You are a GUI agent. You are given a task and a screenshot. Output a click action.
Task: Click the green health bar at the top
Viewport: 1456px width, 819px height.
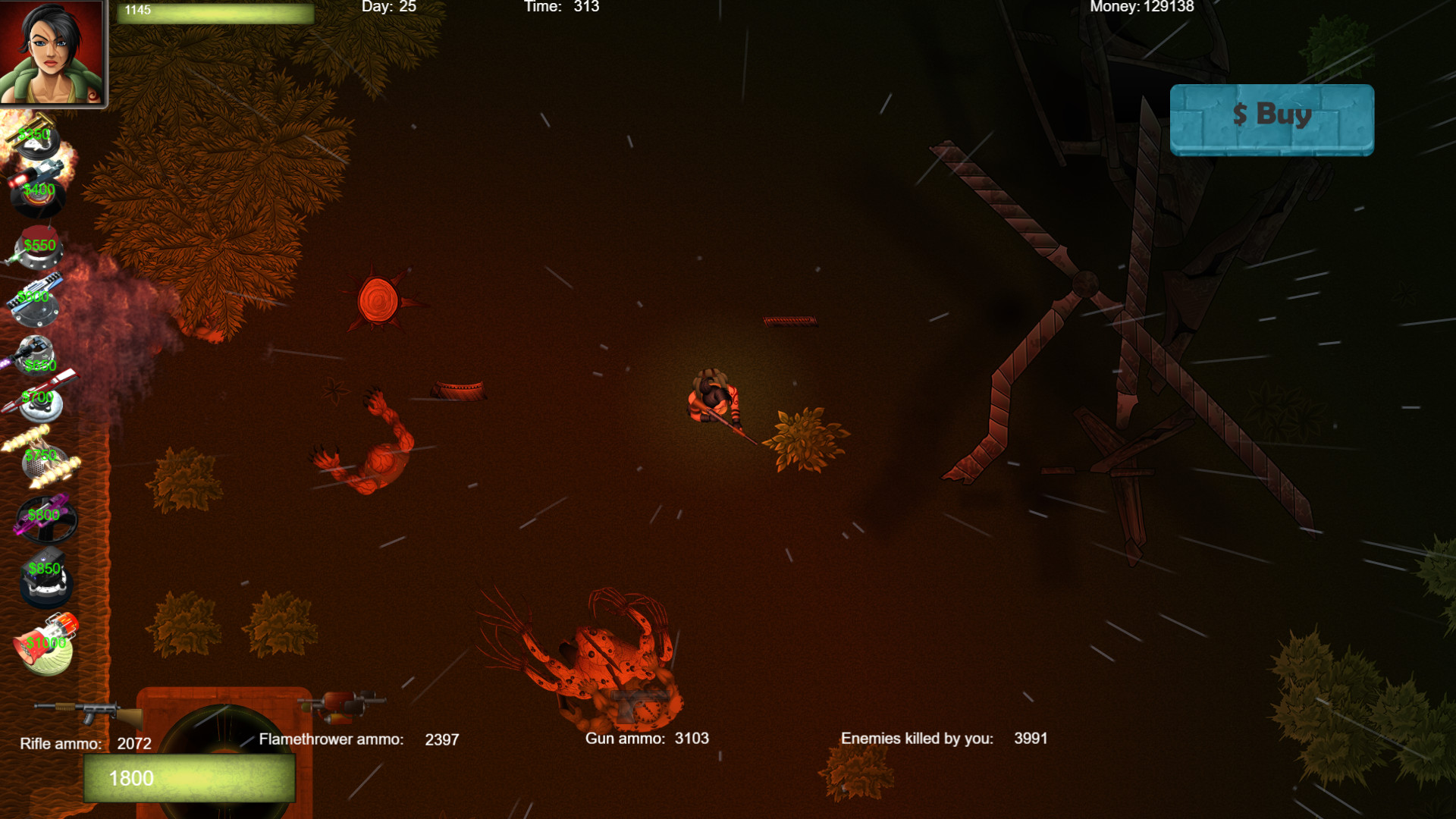click(x=215, y=14)
